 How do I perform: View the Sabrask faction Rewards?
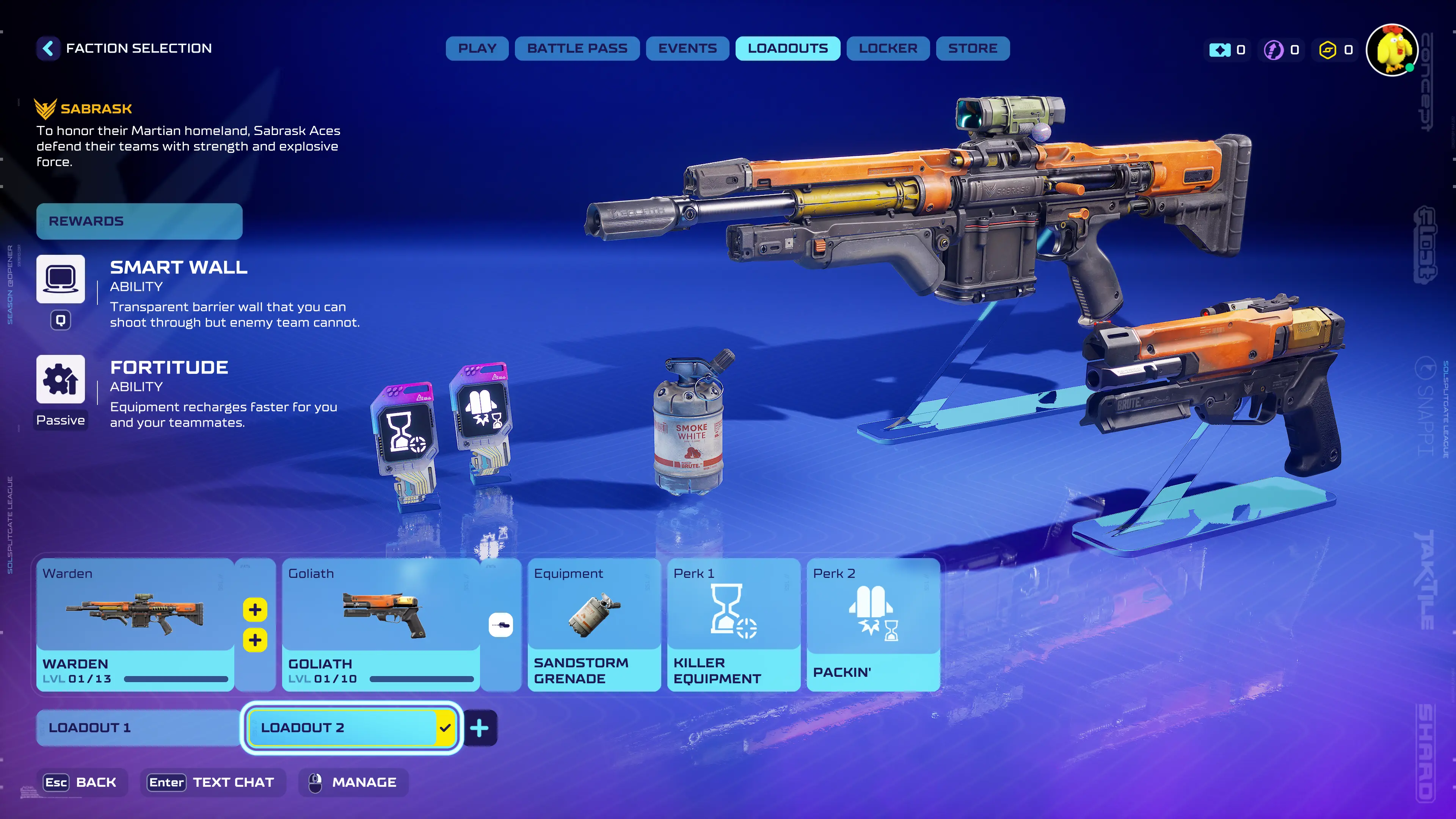pos(139,221)
